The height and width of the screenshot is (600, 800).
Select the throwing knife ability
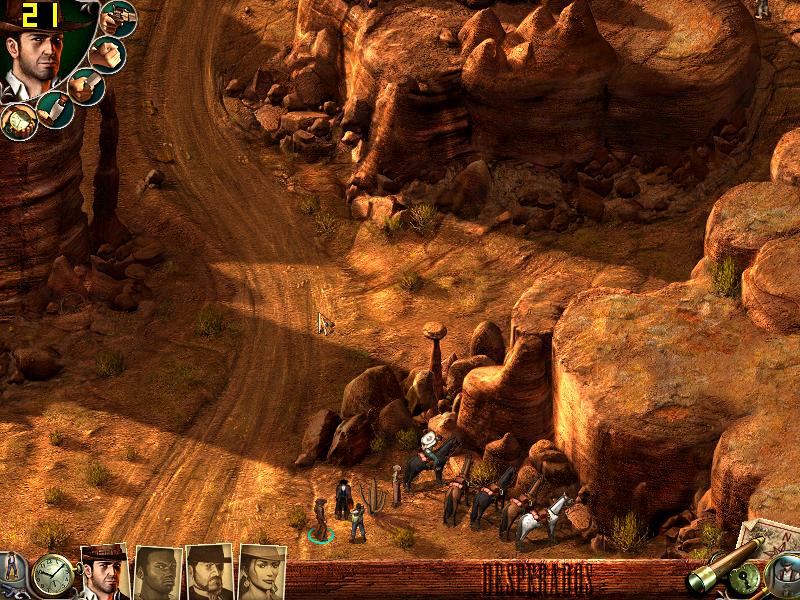(55, 109)
